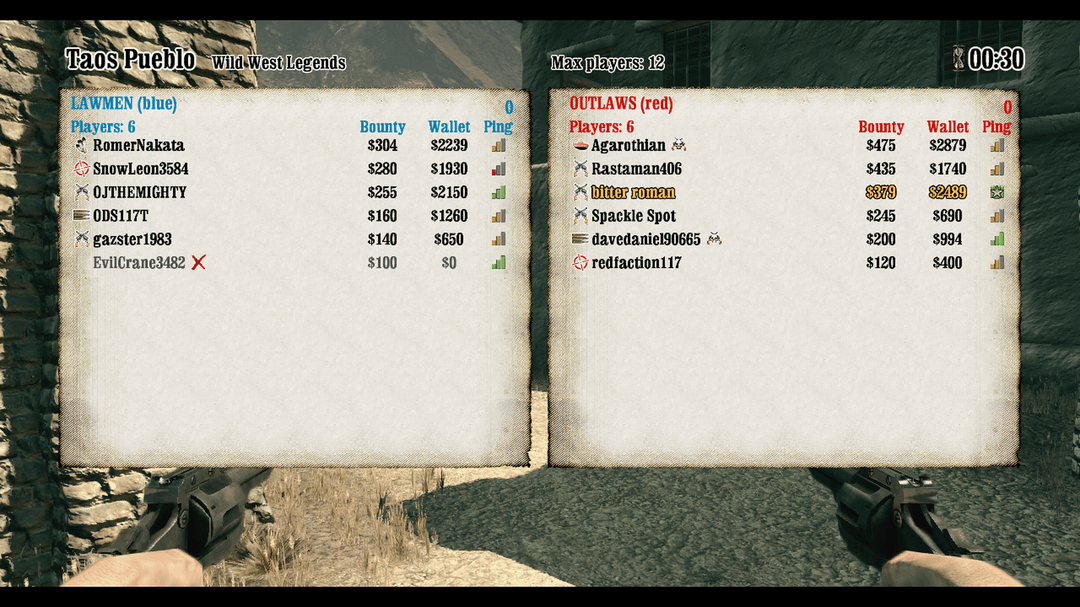Click the highlighted bitter roman row
This screenshot has height=607, width=1080.
(633, 193)
